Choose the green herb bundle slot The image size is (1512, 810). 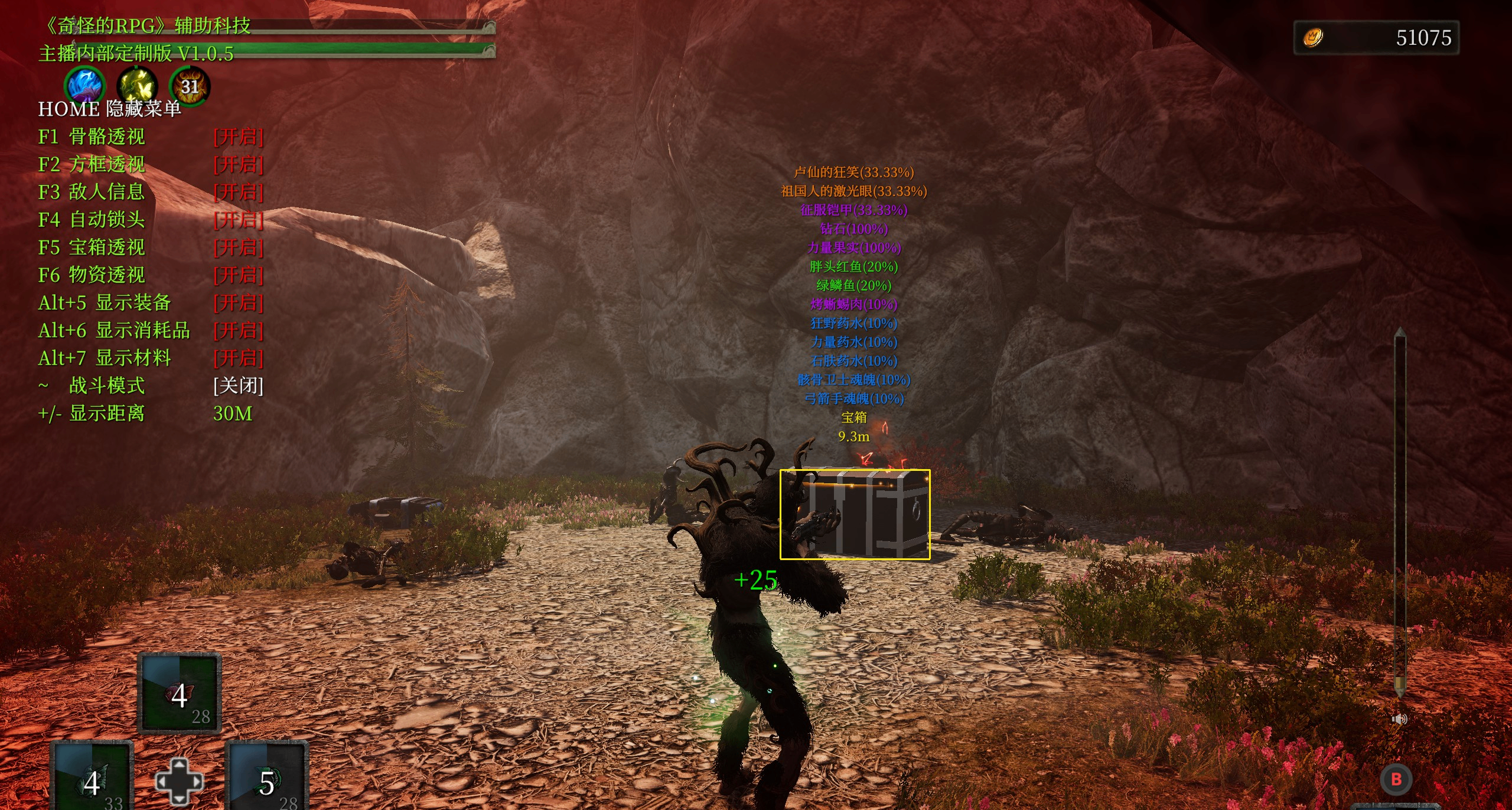(267, 779)
